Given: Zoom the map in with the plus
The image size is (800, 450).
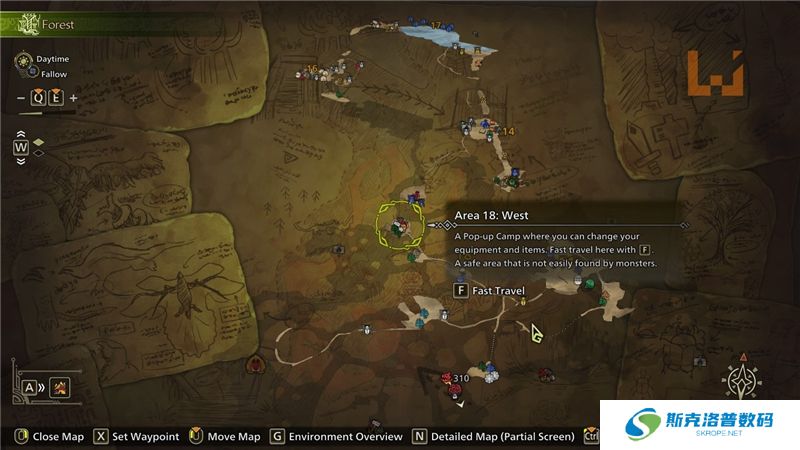Looking at the screenshot, I should coord(74,98).
